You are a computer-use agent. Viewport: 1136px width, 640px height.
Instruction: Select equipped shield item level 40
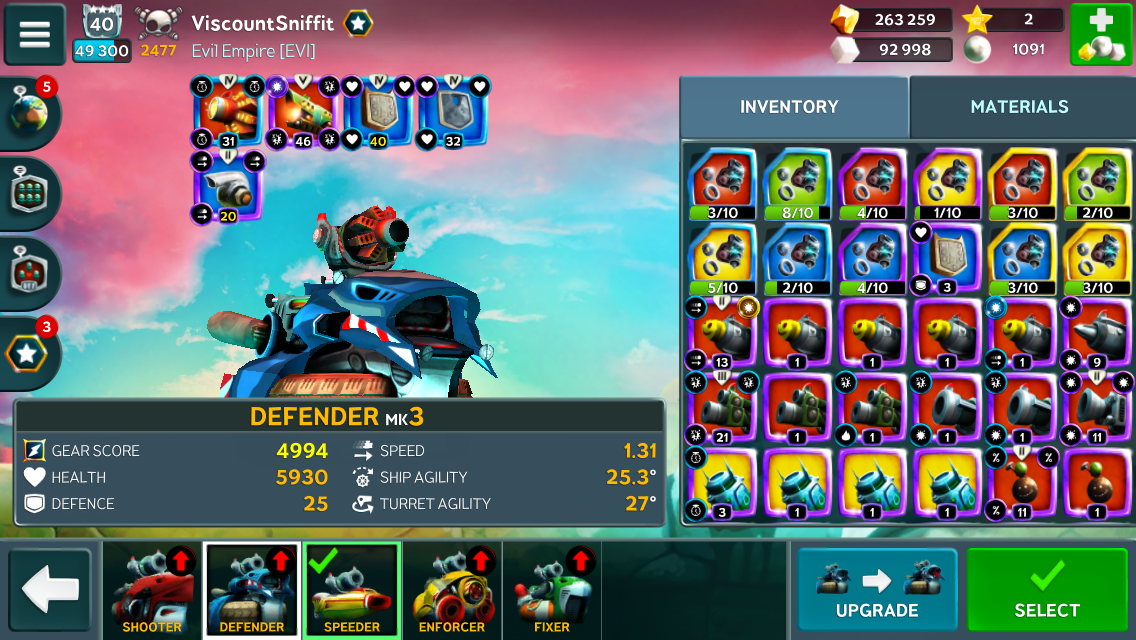tap(378, 112)
